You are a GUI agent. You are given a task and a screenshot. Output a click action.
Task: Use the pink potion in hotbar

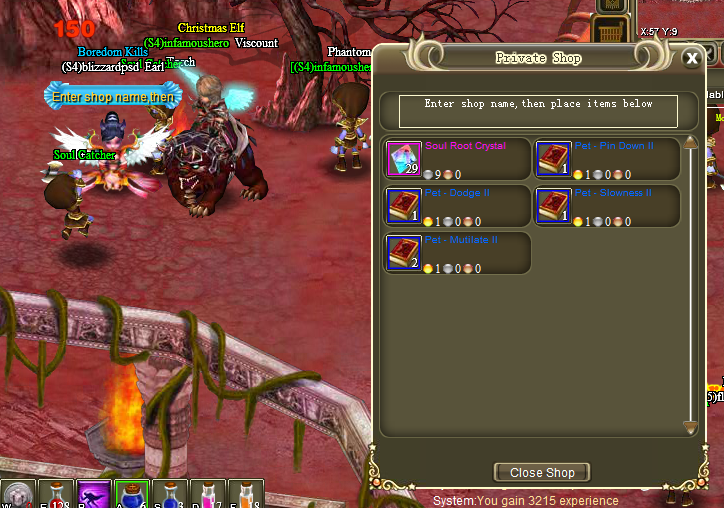(209, 495)
